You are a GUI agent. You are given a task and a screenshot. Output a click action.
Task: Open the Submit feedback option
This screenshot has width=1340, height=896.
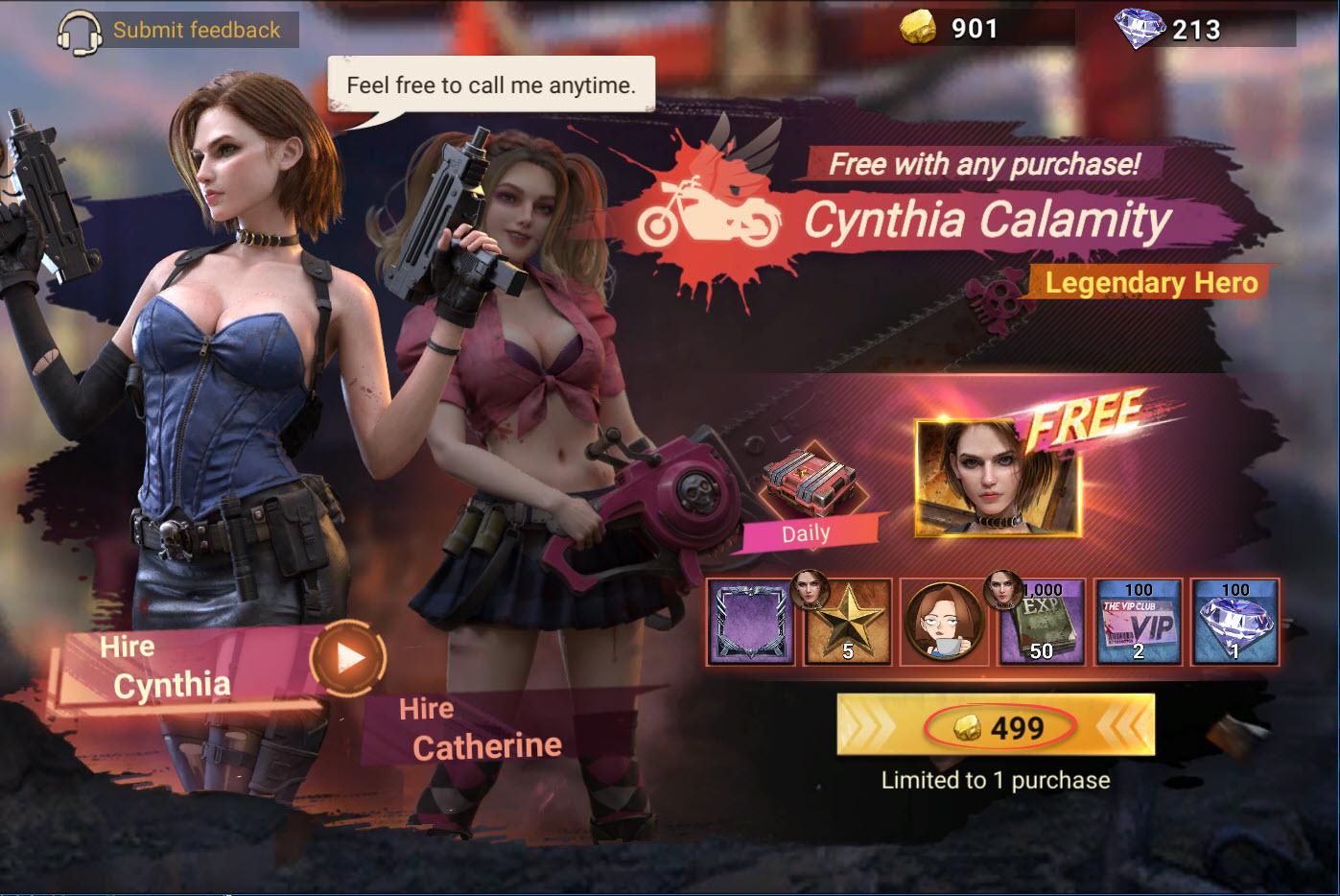pos(177,30)
